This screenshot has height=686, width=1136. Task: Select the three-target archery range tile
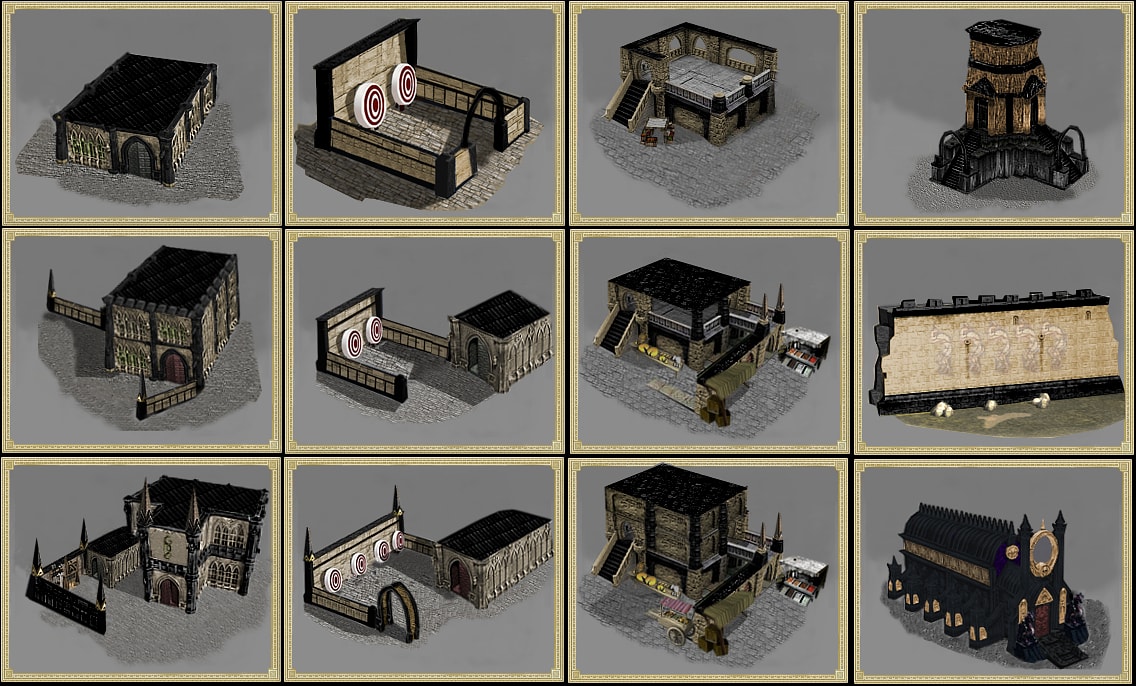(x=425, y=570)
